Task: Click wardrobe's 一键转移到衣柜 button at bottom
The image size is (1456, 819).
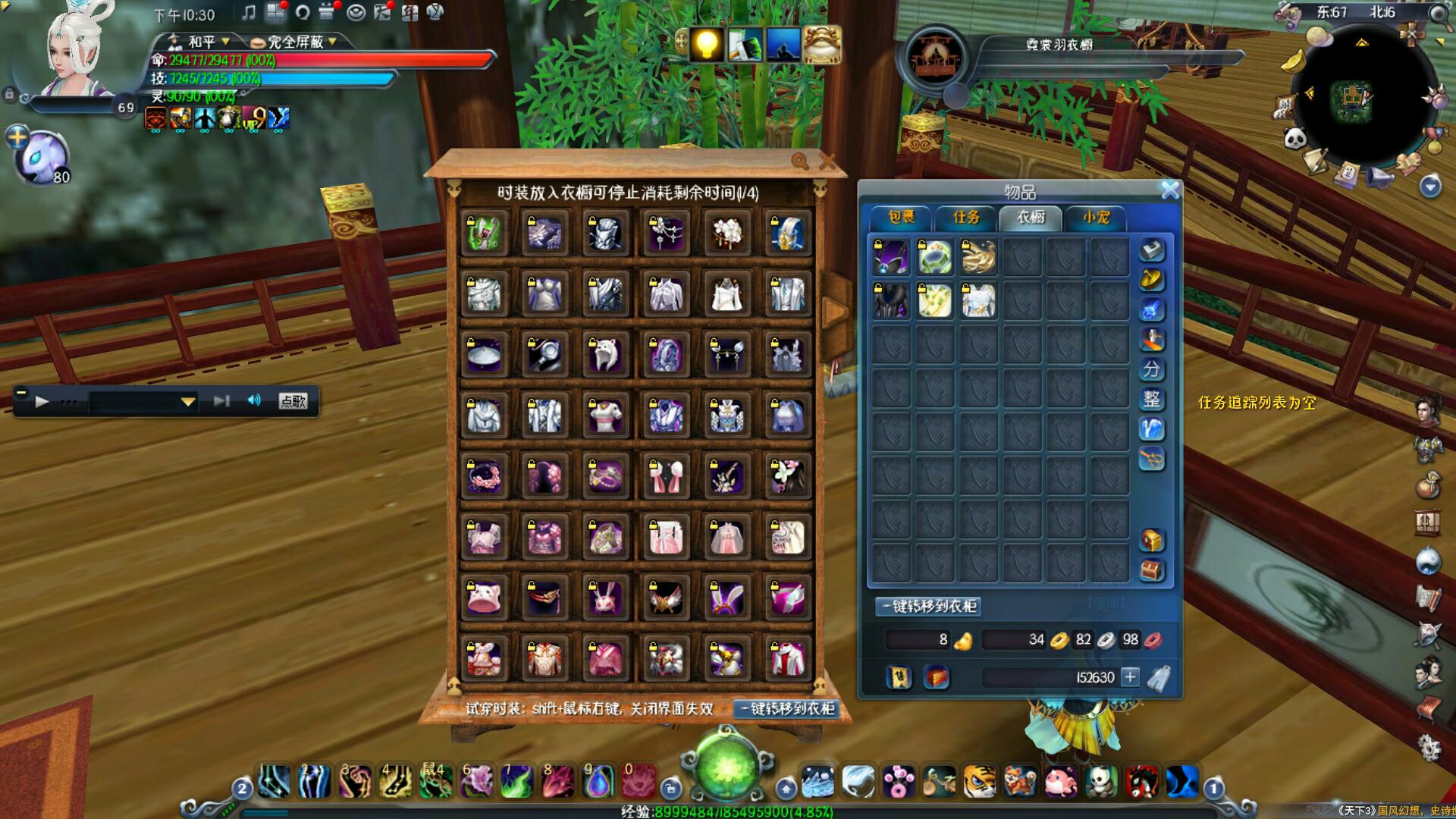Action: [787, 708]
